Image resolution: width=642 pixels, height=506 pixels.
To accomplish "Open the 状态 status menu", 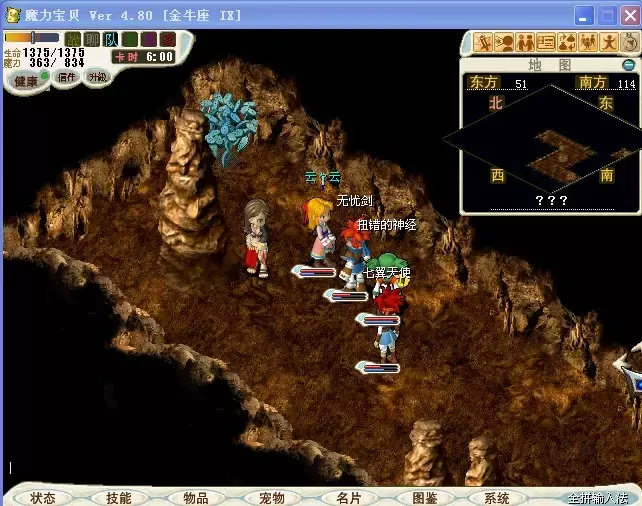I will [42, 497].
